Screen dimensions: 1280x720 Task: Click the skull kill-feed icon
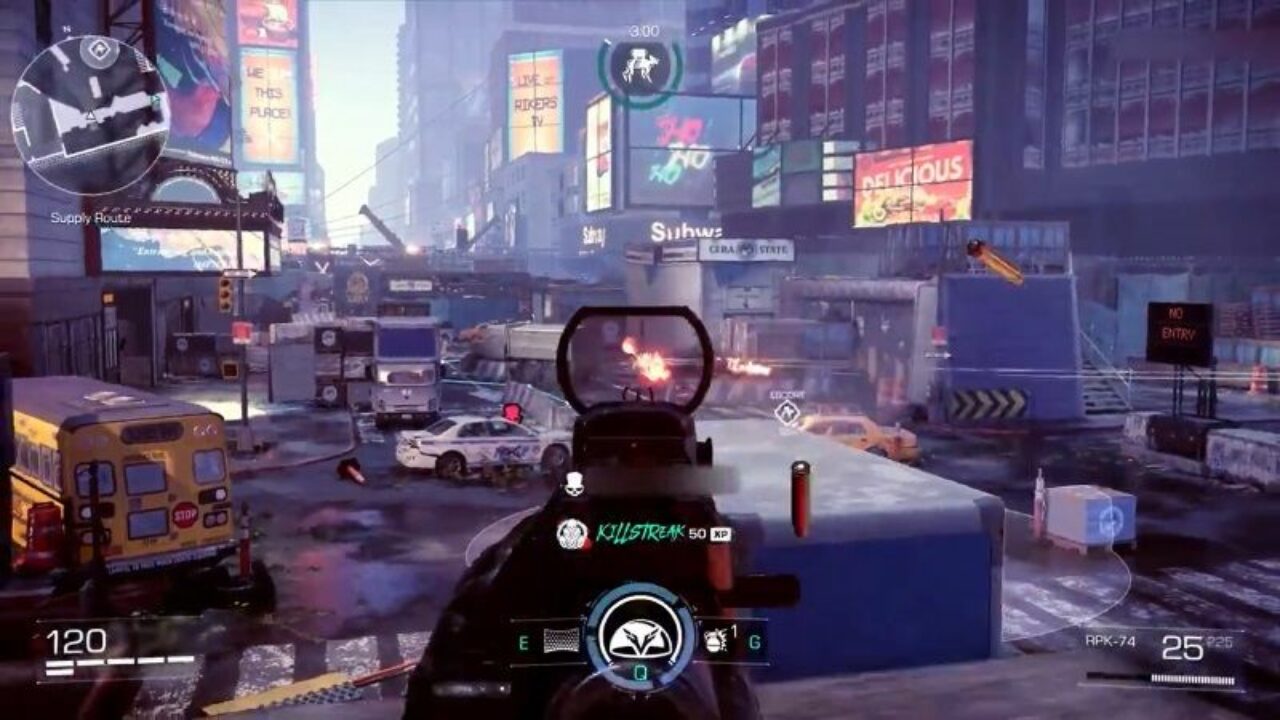[573, 484]
